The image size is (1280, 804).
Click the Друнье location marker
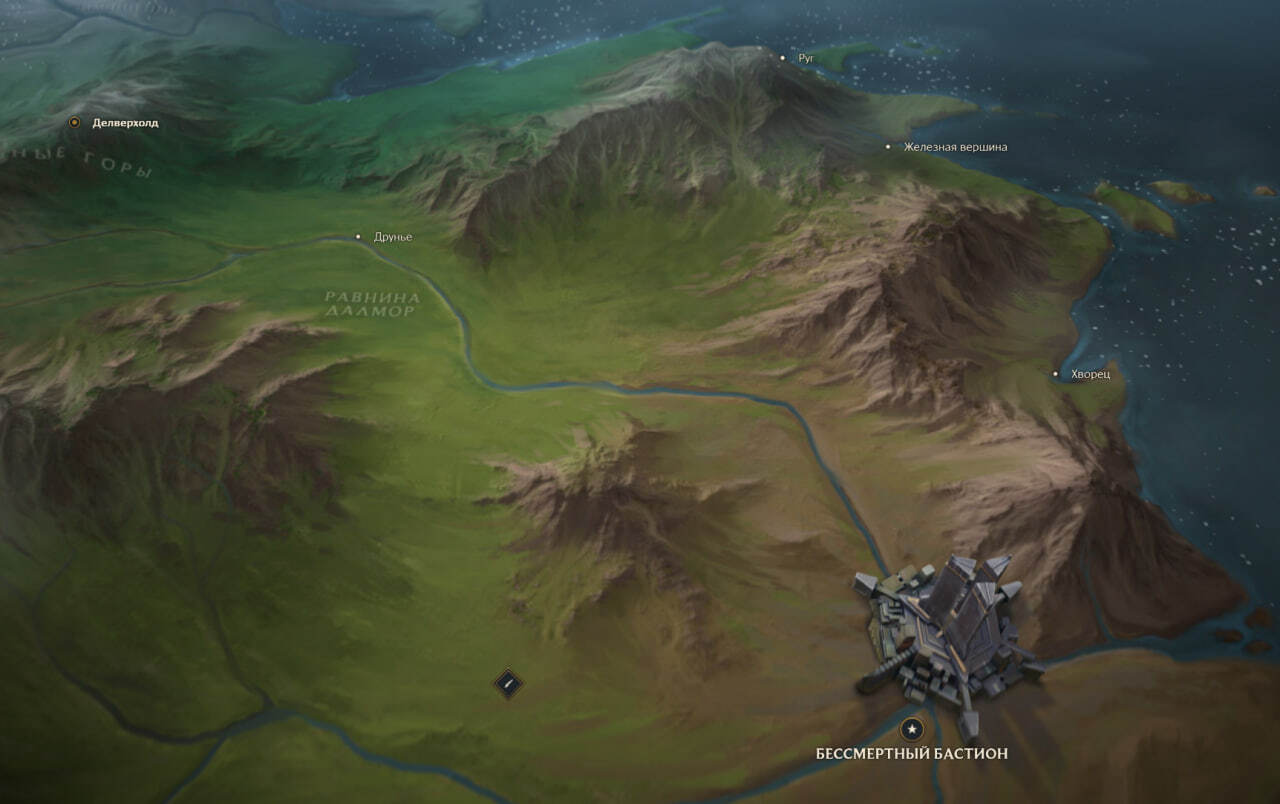pyautogui.click(x=359, y=237)
